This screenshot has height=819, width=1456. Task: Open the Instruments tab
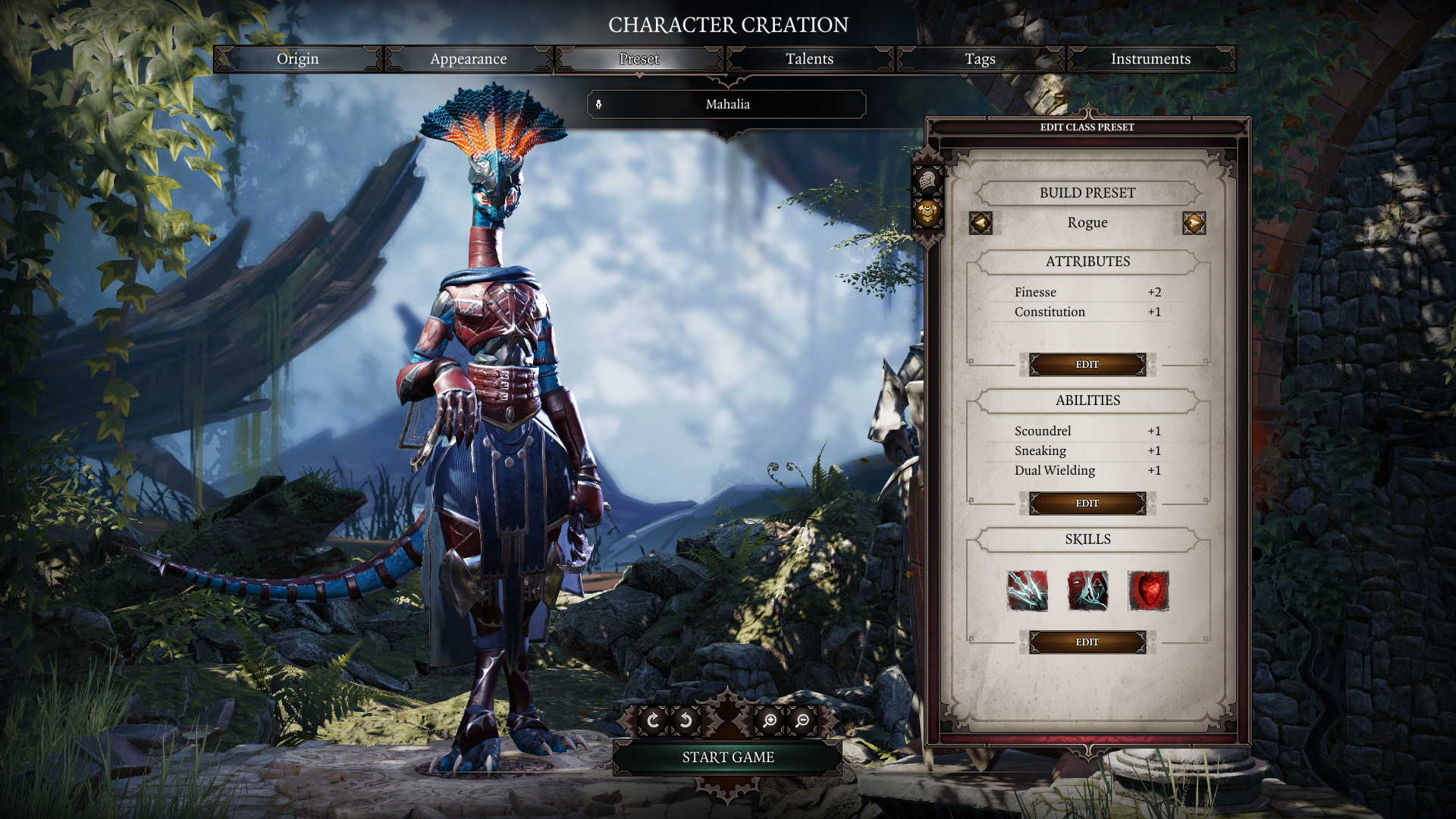[x=1150, y=59]
